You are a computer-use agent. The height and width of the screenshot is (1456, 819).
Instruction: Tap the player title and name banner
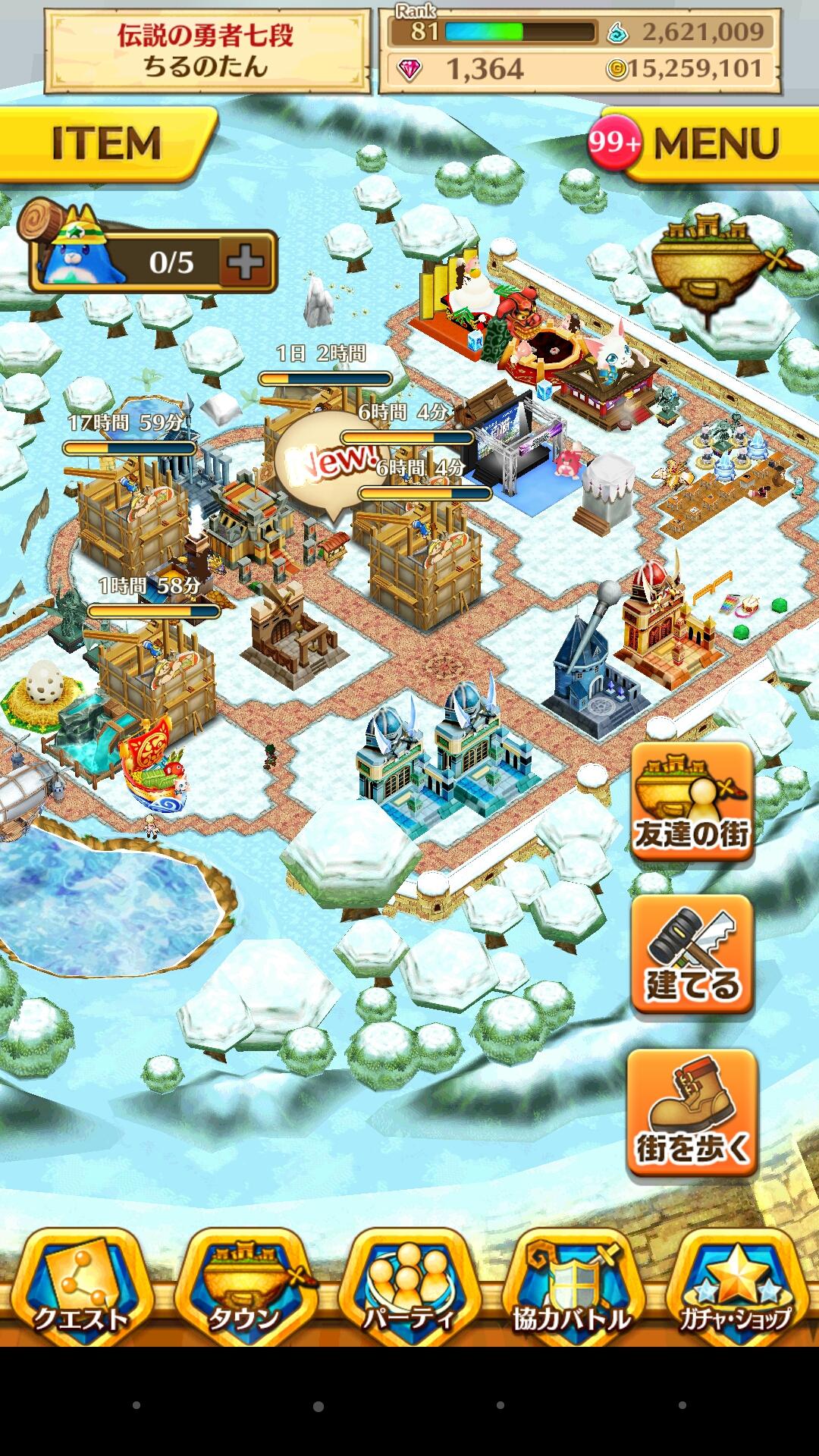(x=206, y=51)
